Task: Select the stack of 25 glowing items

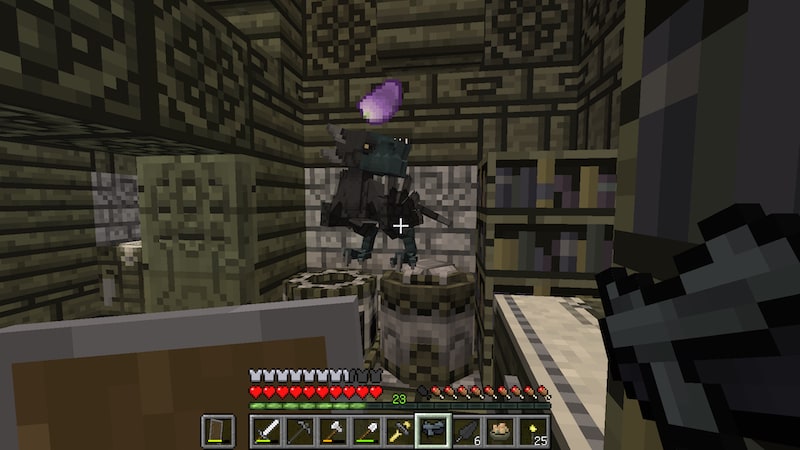Action: (x=531, y=432)
